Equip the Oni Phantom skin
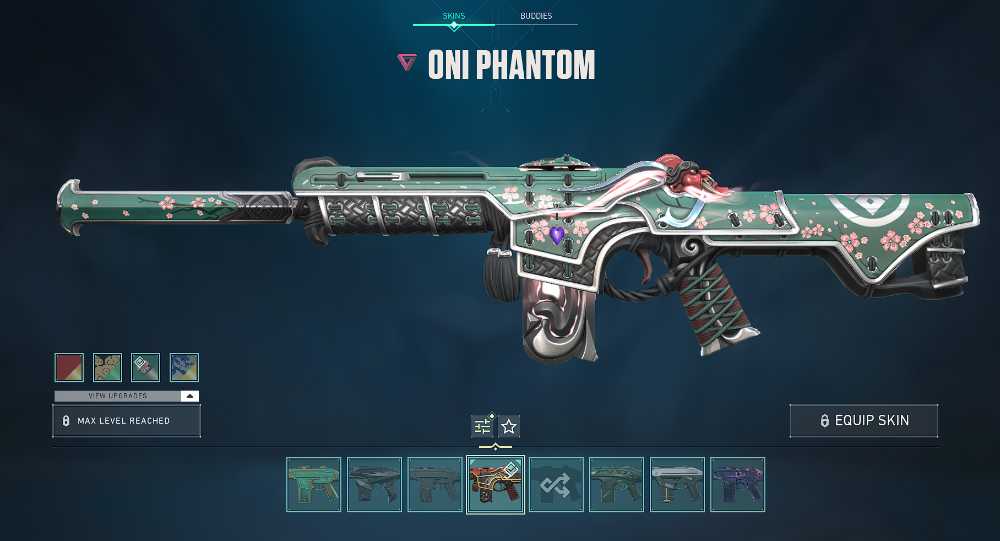This screenshot has height=541, width=1000. (864, 421)
